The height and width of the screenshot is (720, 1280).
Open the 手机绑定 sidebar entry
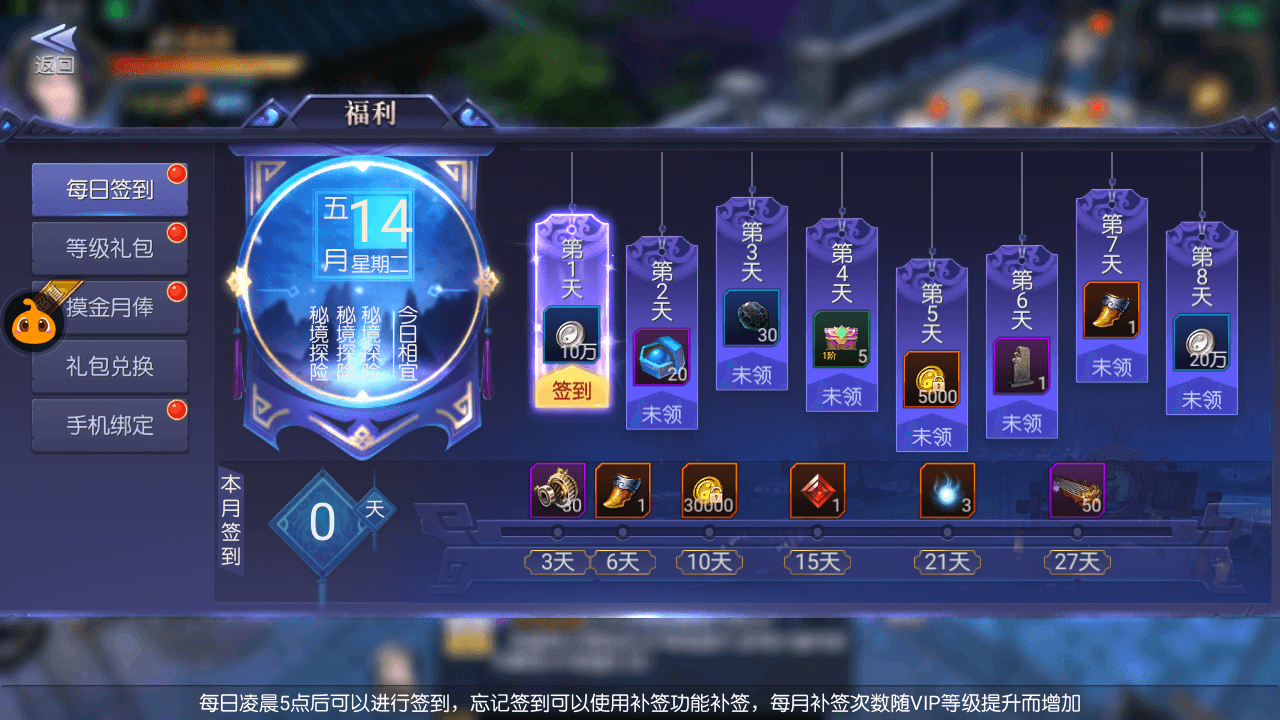[110, 425]
